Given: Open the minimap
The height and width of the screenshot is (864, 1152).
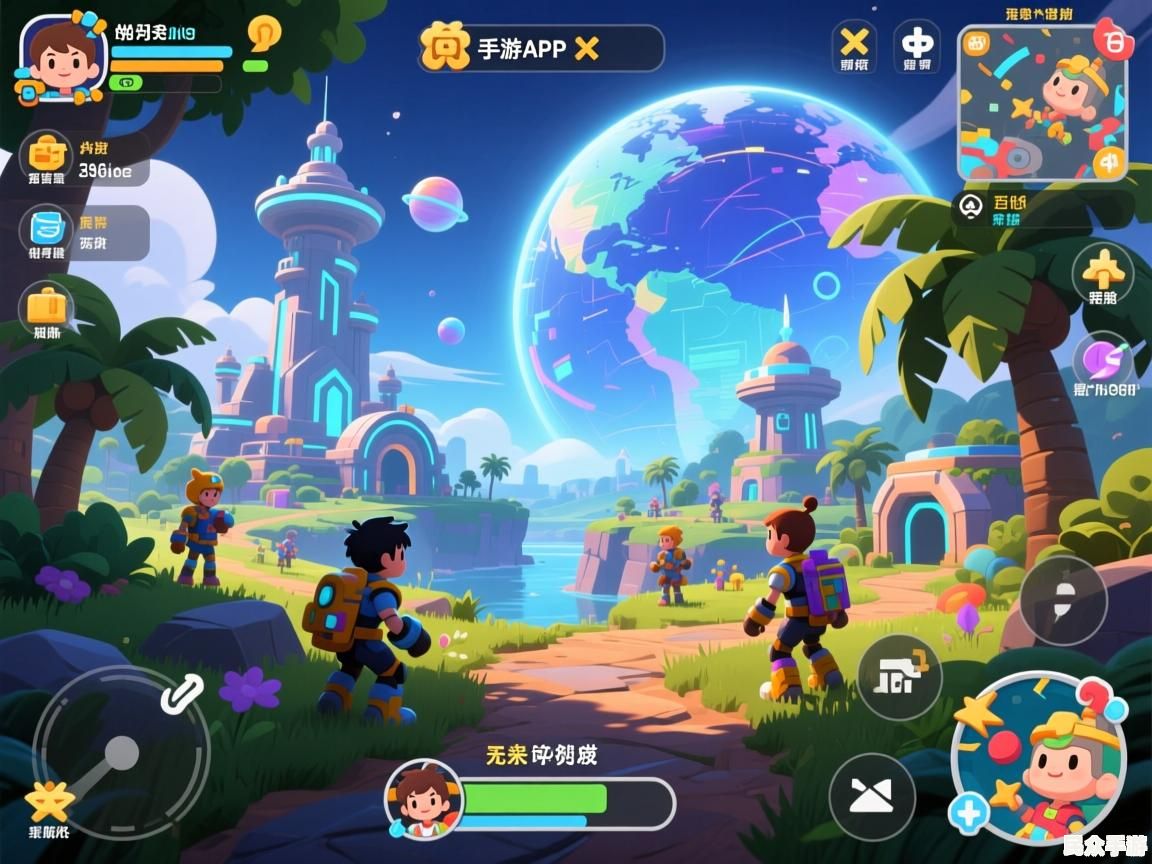Looking at the screenshot, I should [x=1041, y=103].
